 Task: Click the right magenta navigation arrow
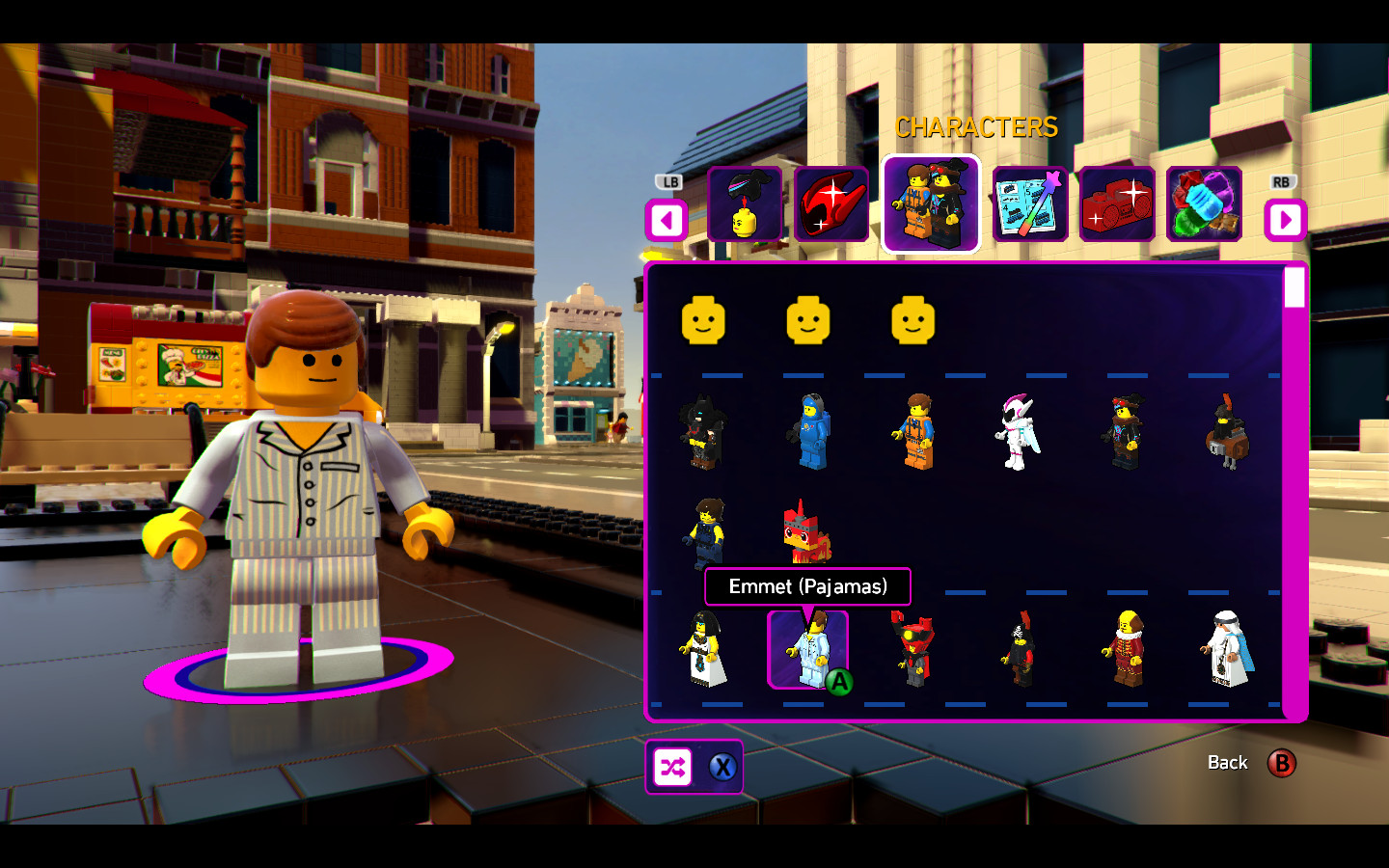click(x=1286, y=220)
